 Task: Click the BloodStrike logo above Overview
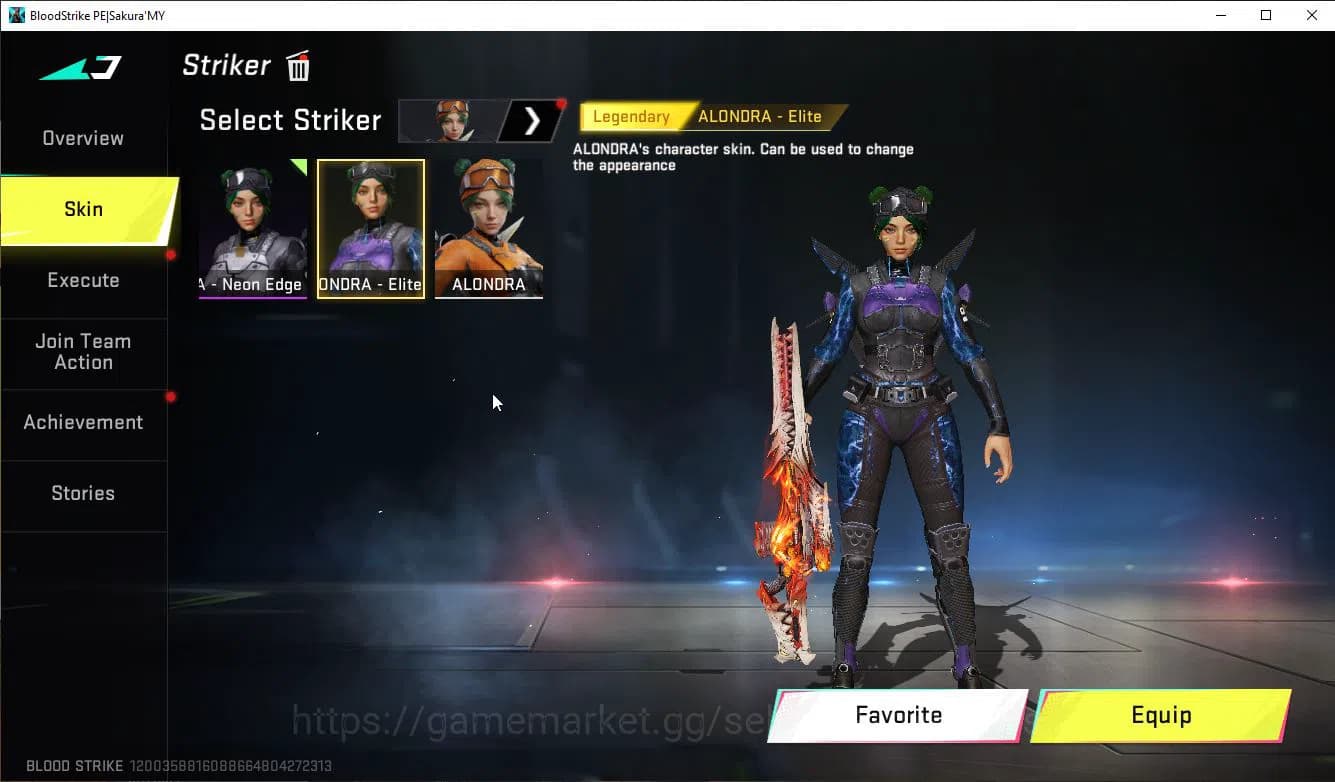(77, 68)
